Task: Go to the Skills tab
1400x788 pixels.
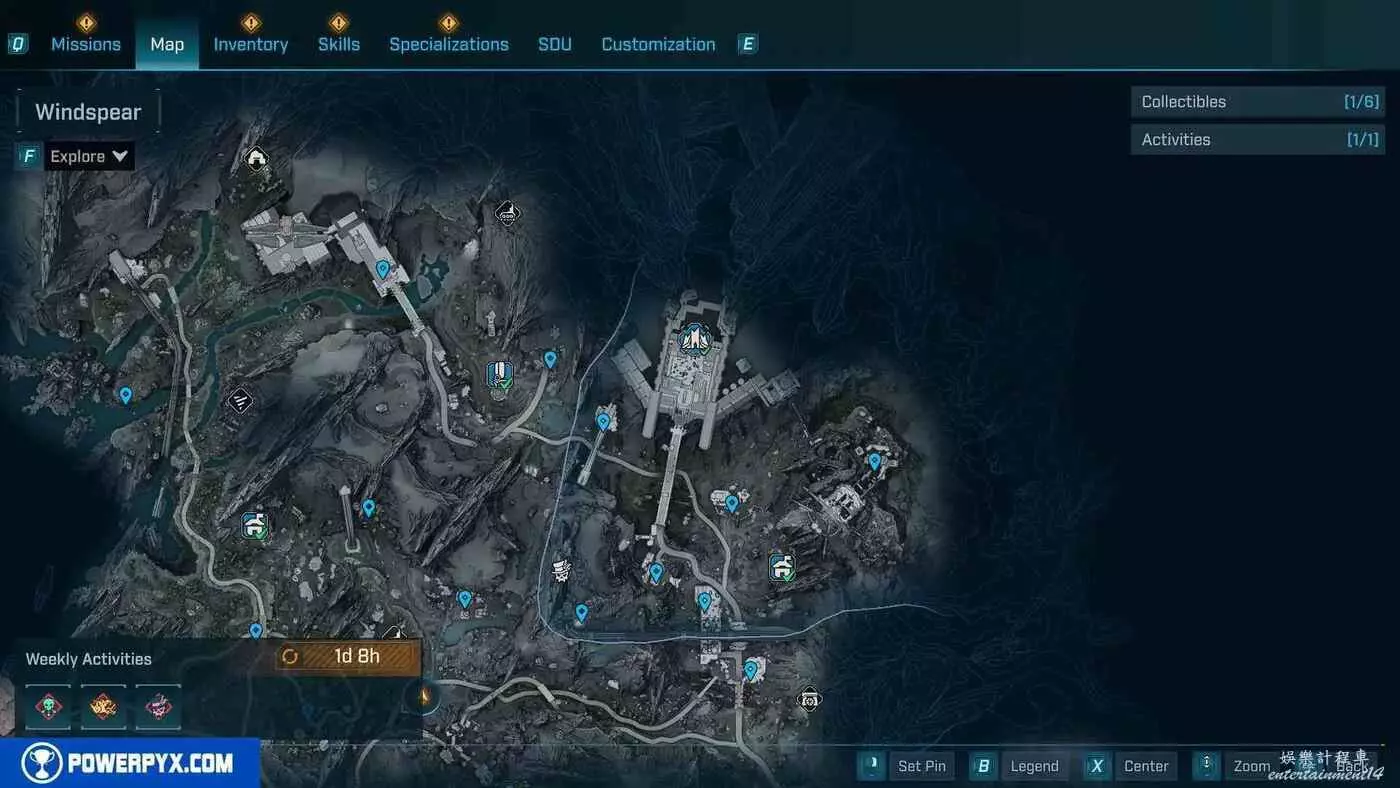Action: pyautogui.click(x=339, y=44)
